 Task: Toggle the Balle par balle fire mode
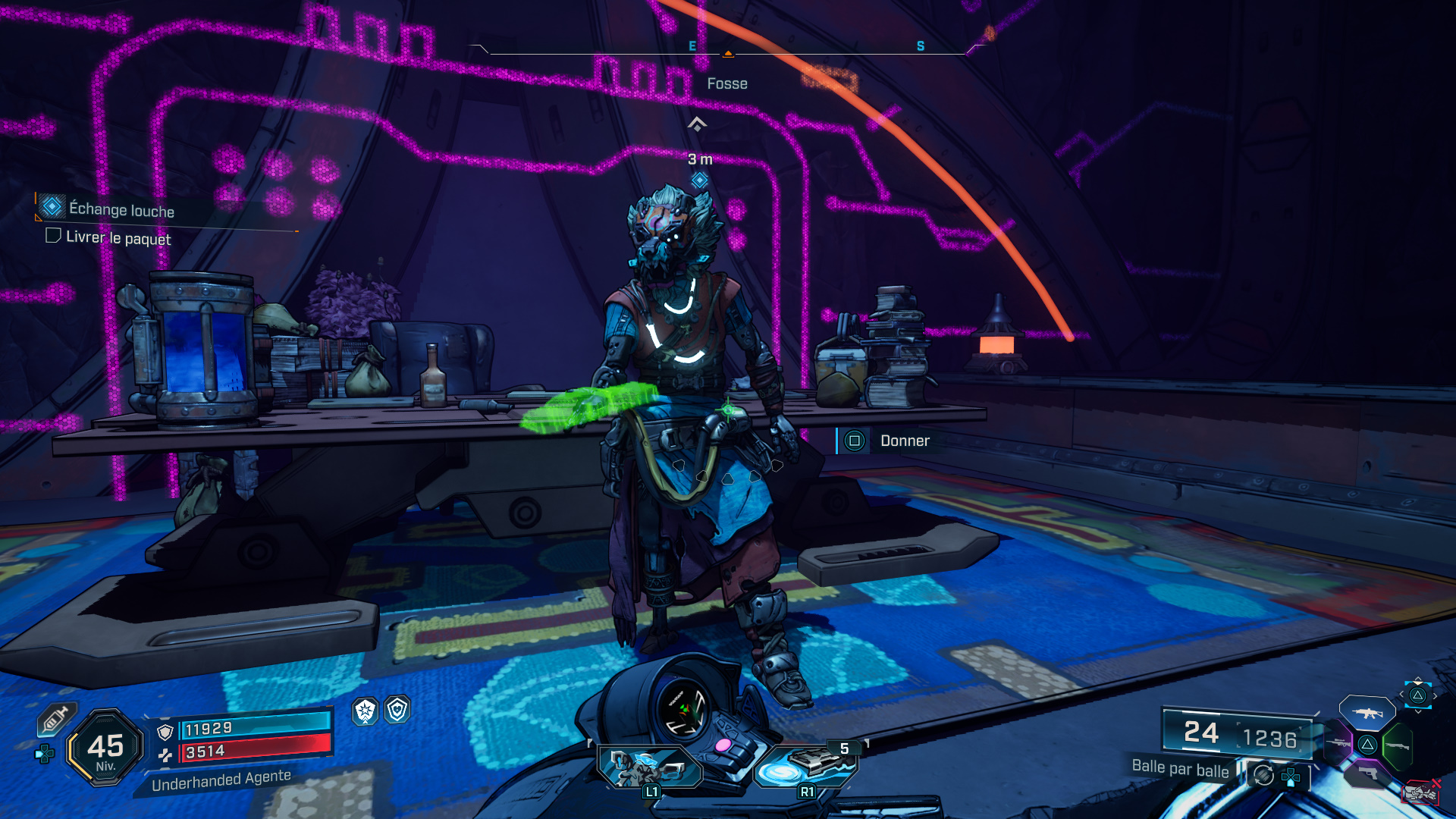[1180, 768]
